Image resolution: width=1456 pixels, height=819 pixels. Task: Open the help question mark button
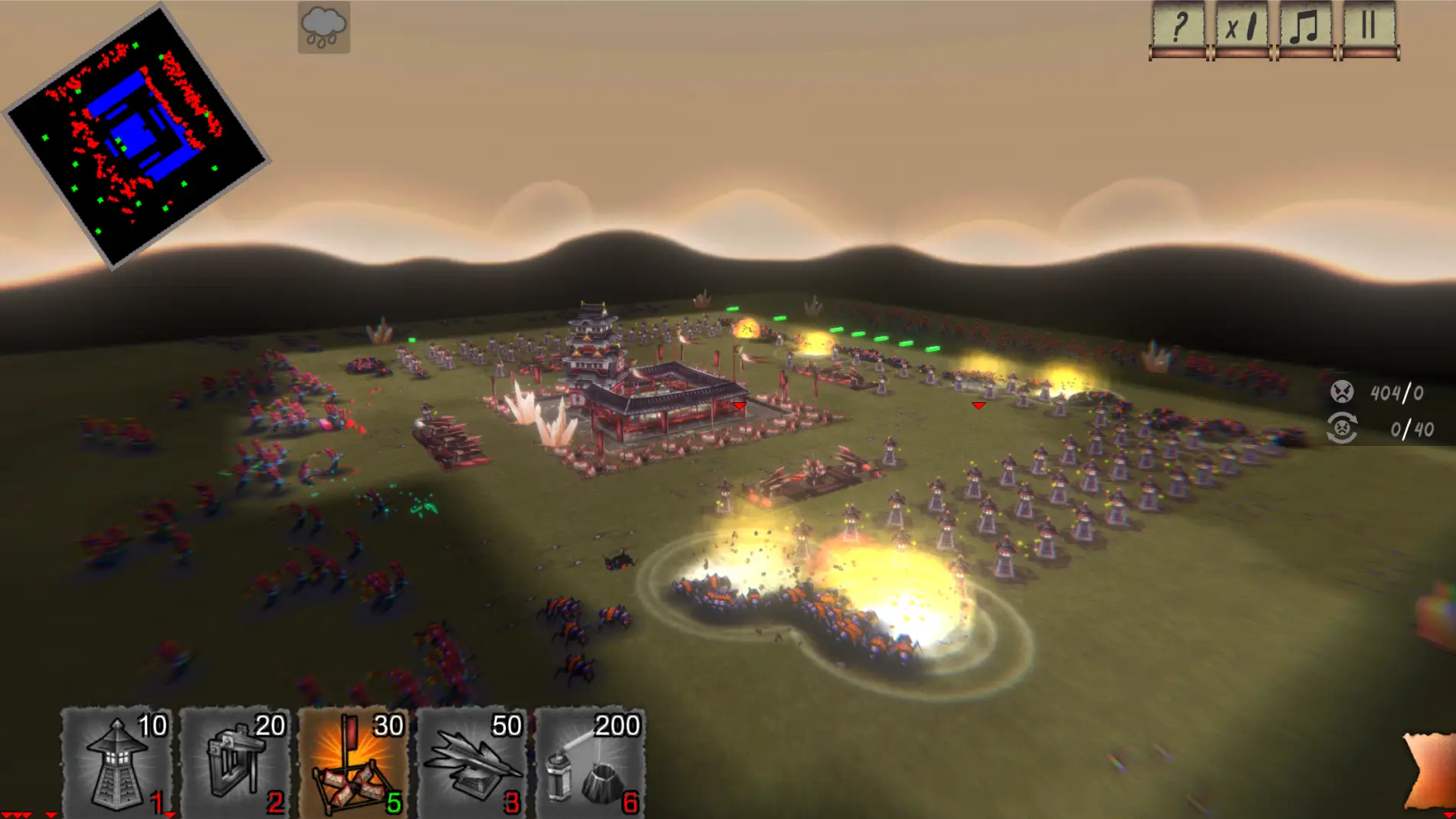(1178, 28)
